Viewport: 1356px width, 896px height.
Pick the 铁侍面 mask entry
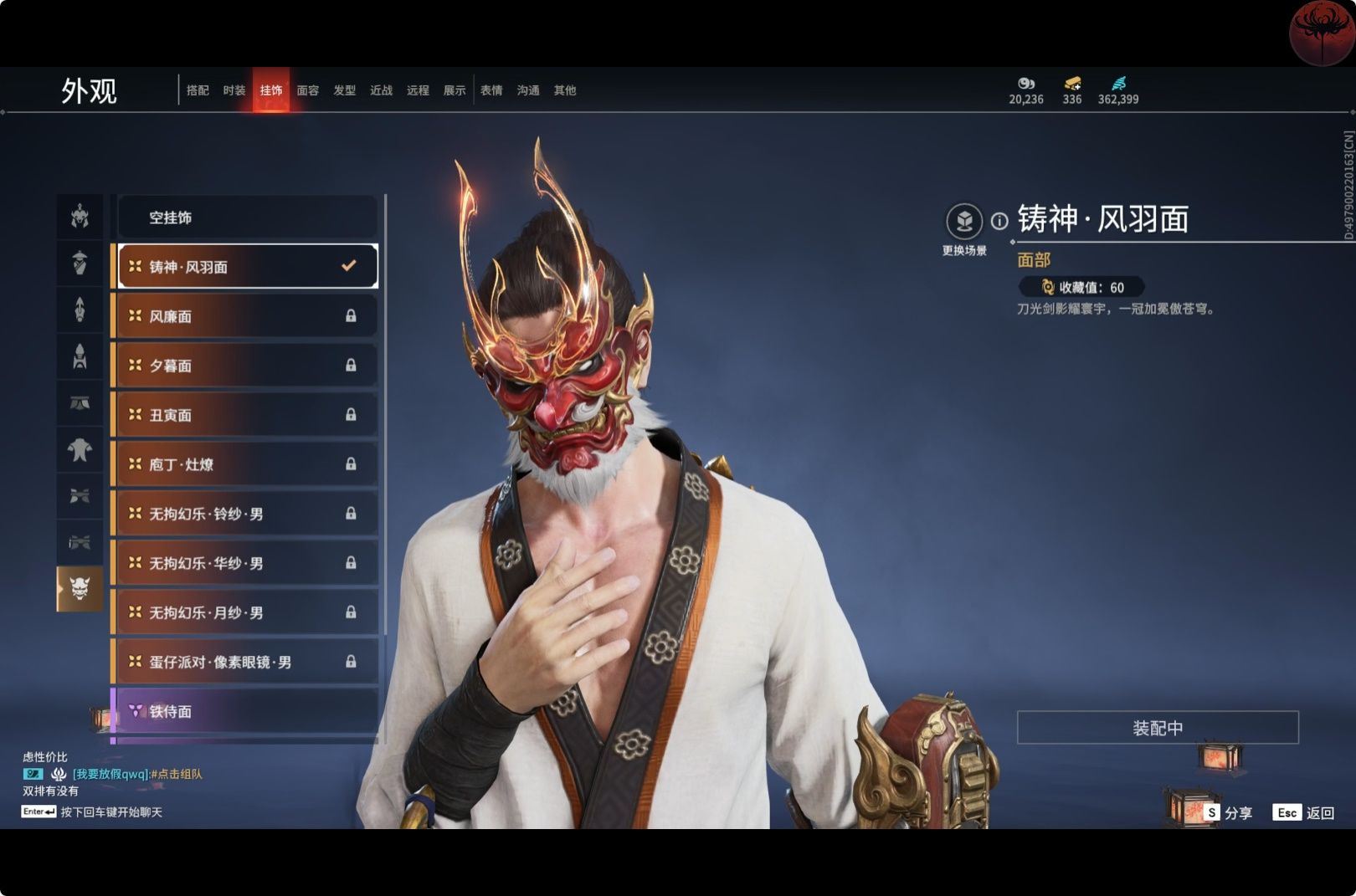pos(247,711)
